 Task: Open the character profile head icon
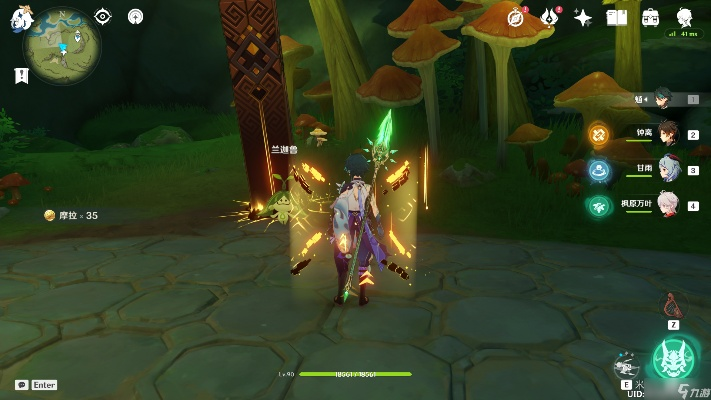685,17
